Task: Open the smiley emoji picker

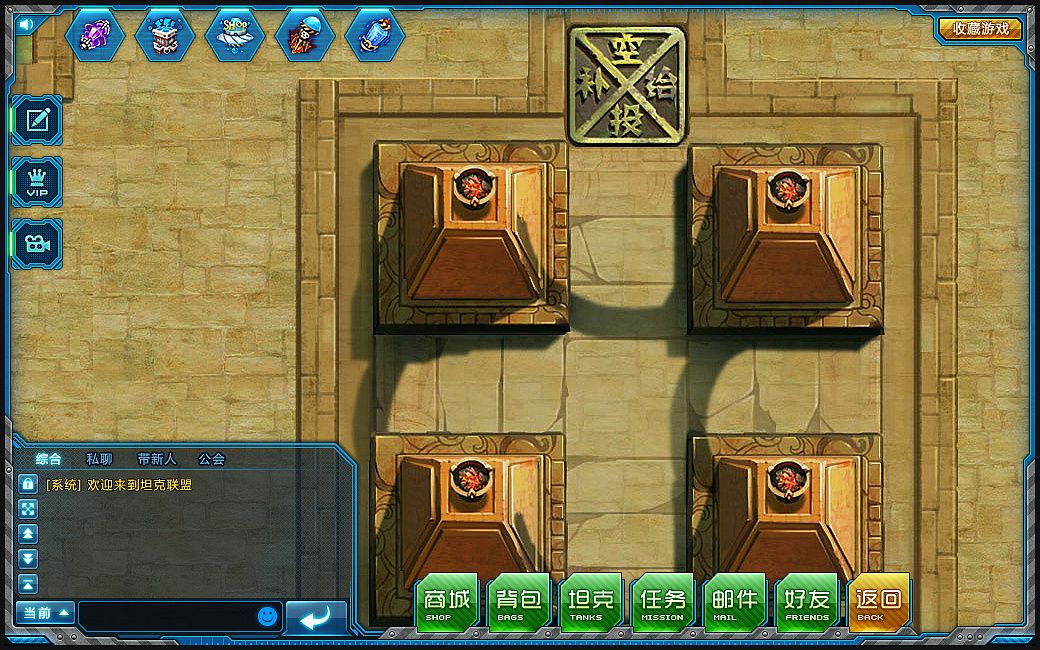Action: 266,616
